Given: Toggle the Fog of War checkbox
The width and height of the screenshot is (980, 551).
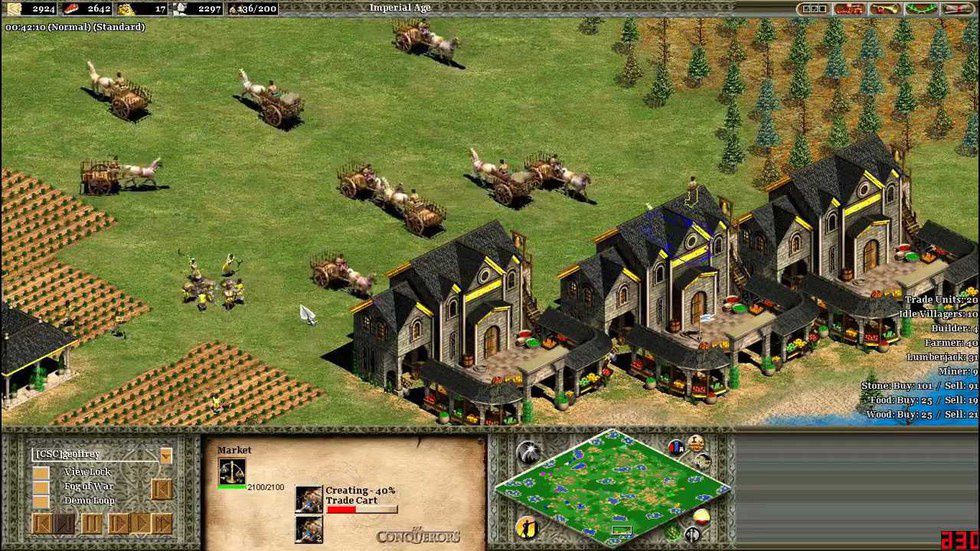Looking at the screenshot, I should tap(41, 487).
